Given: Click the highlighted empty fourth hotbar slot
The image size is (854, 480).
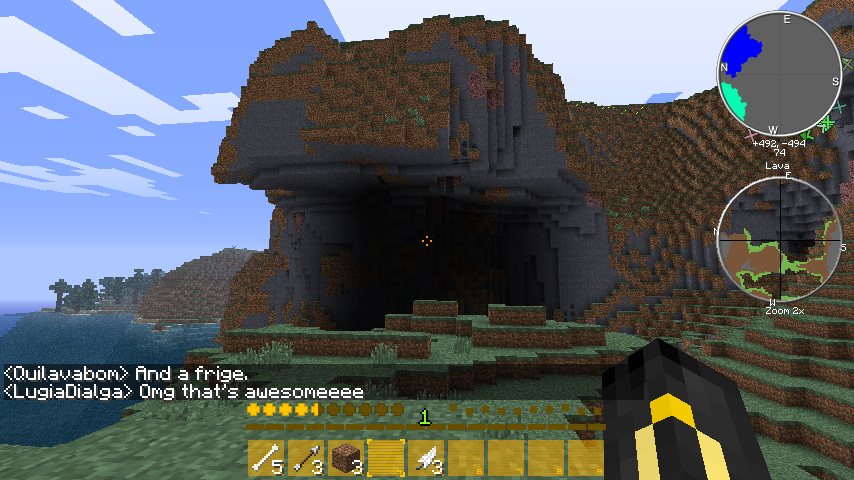Looking at the screenshot, I should 385,458.
